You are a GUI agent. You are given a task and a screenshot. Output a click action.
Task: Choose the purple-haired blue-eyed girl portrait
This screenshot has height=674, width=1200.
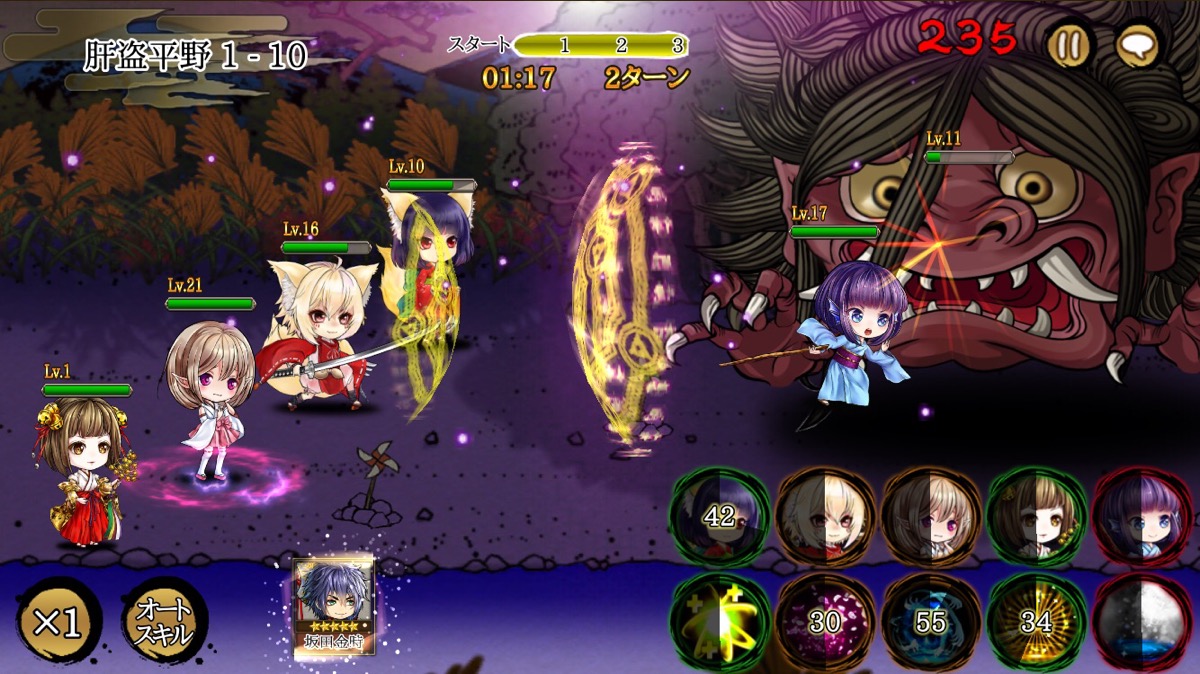(x=1142, y=517)
